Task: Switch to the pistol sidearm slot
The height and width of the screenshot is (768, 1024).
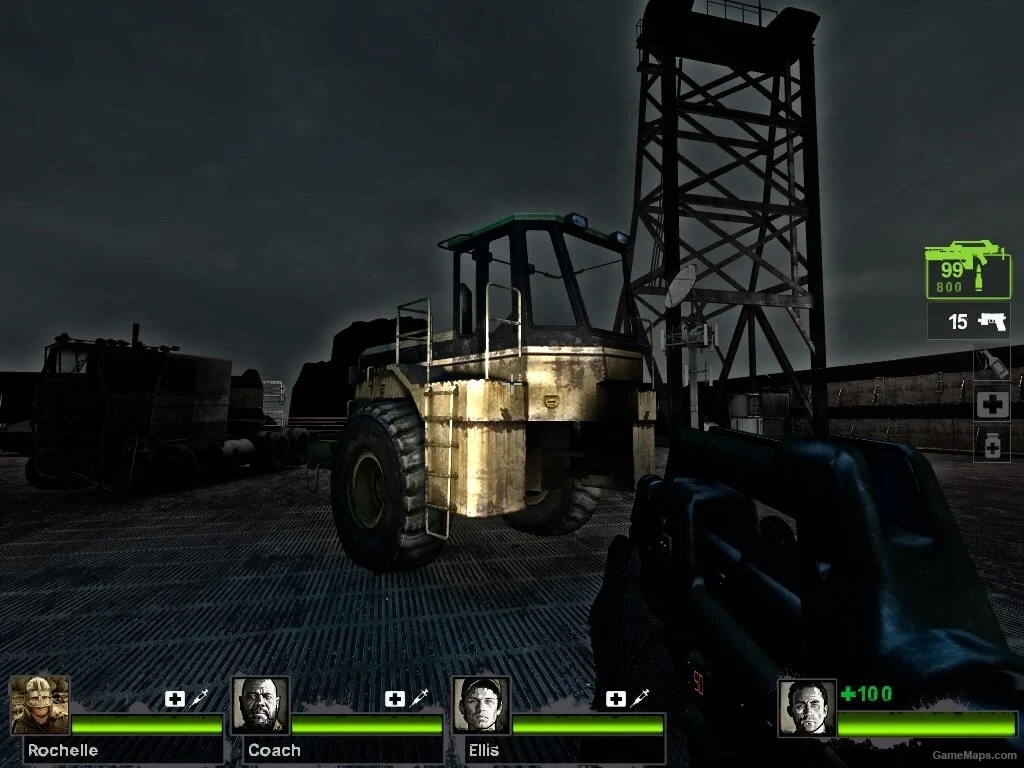Action: 969,322
